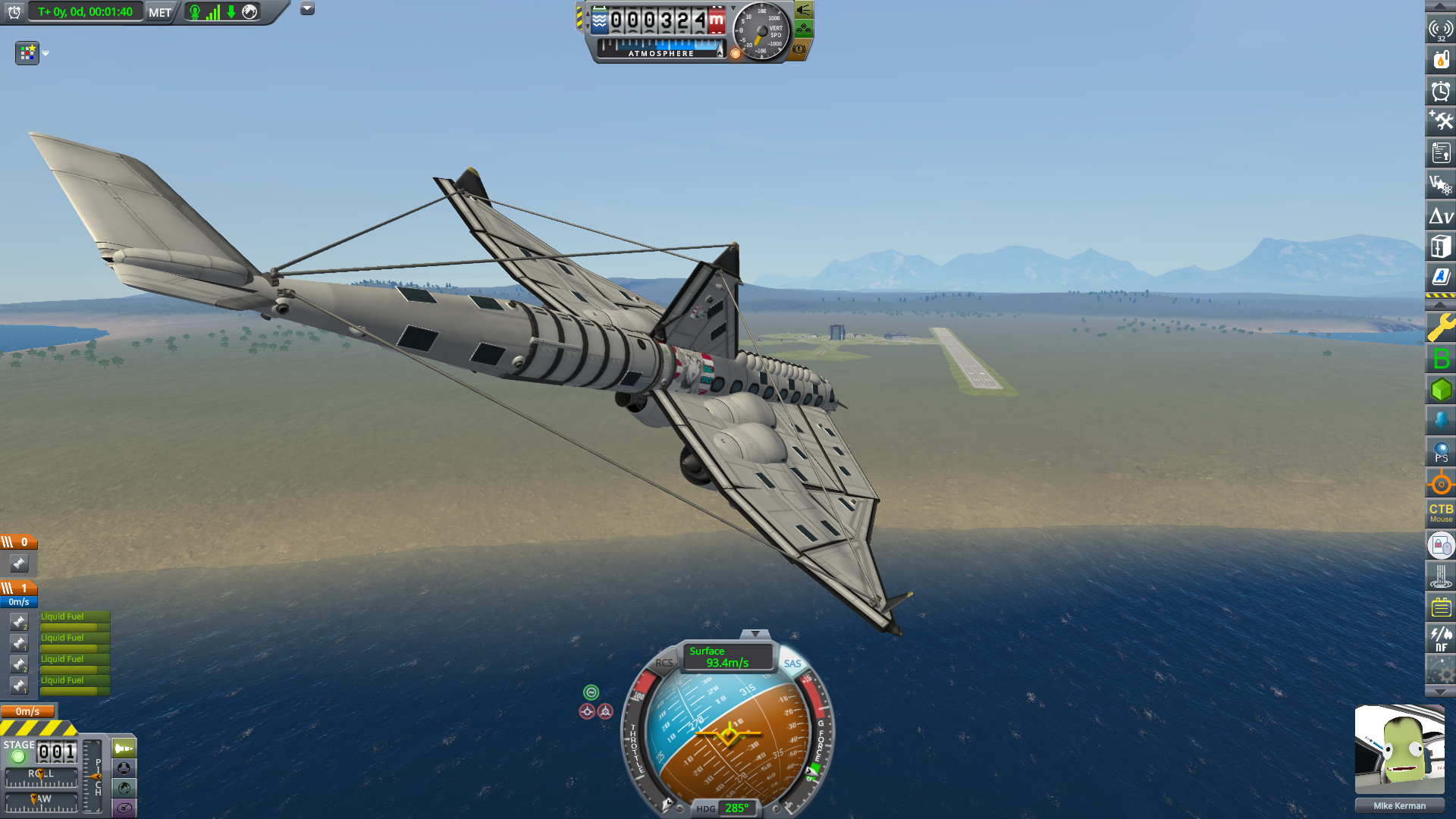Screen dimensions: 1456x819
Task: Select Mike Kerman's crew portrait
Action: click(x=1399, y=749)
